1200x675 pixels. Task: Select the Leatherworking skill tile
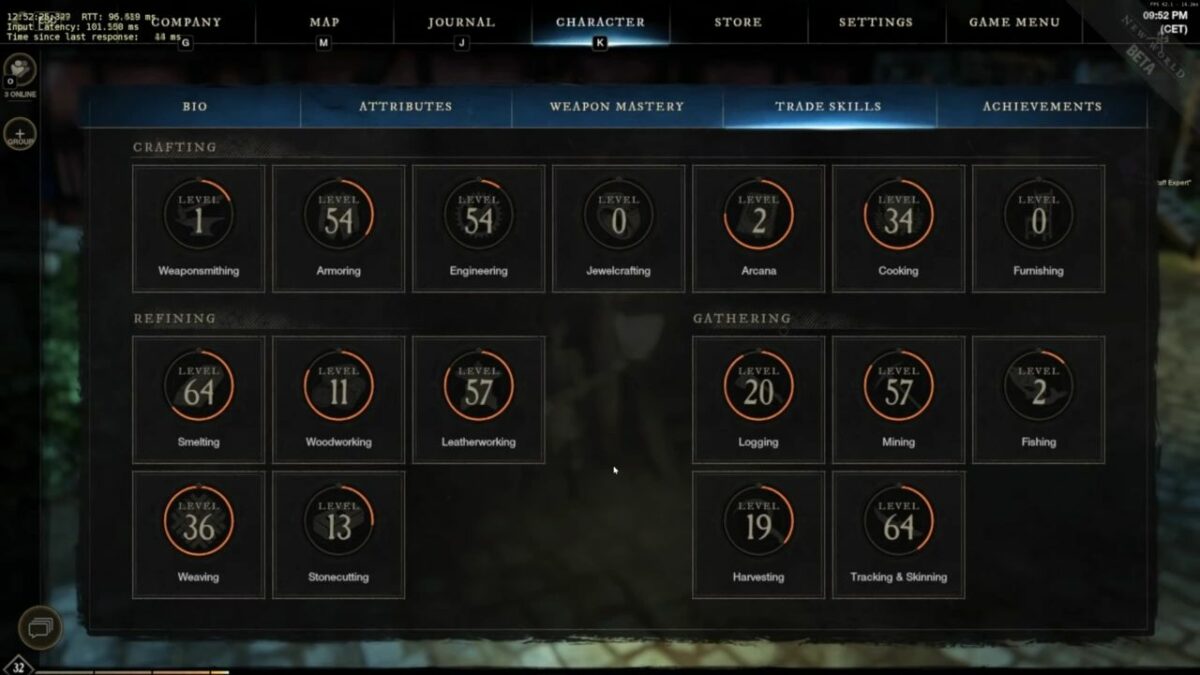478,399
